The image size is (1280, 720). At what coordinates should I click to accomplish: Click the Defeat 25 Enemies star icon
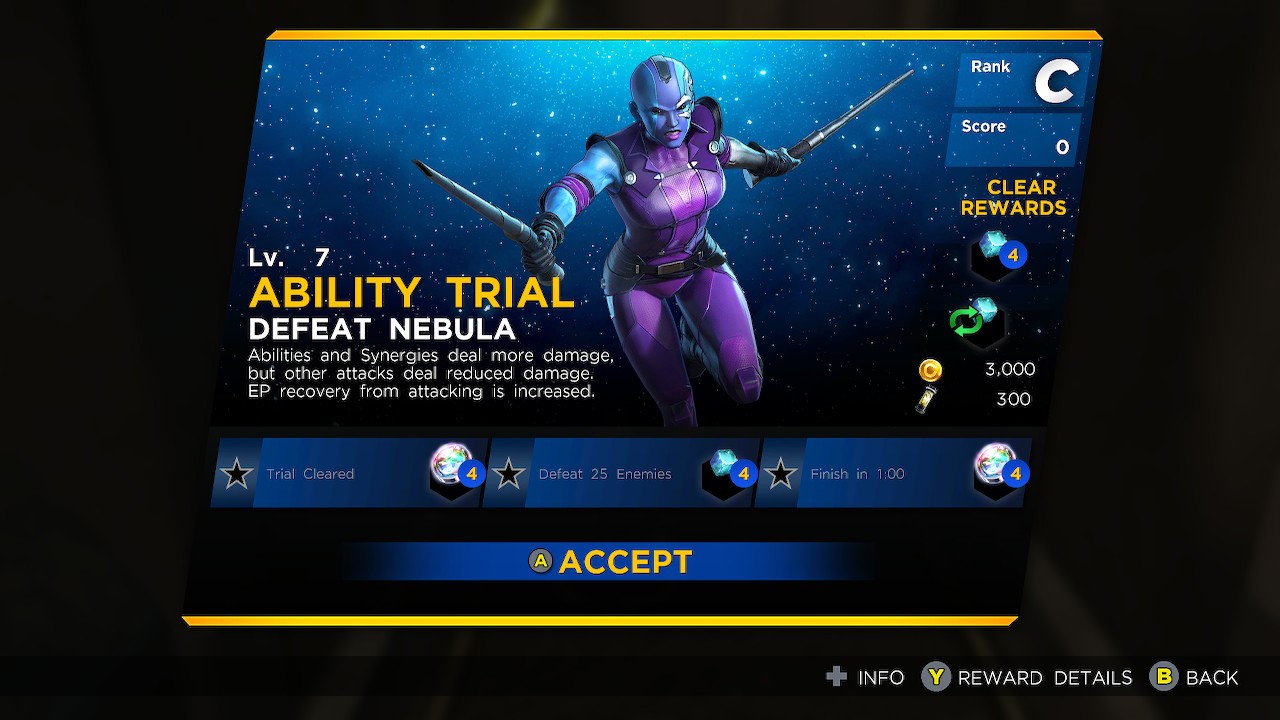[510, 473]
